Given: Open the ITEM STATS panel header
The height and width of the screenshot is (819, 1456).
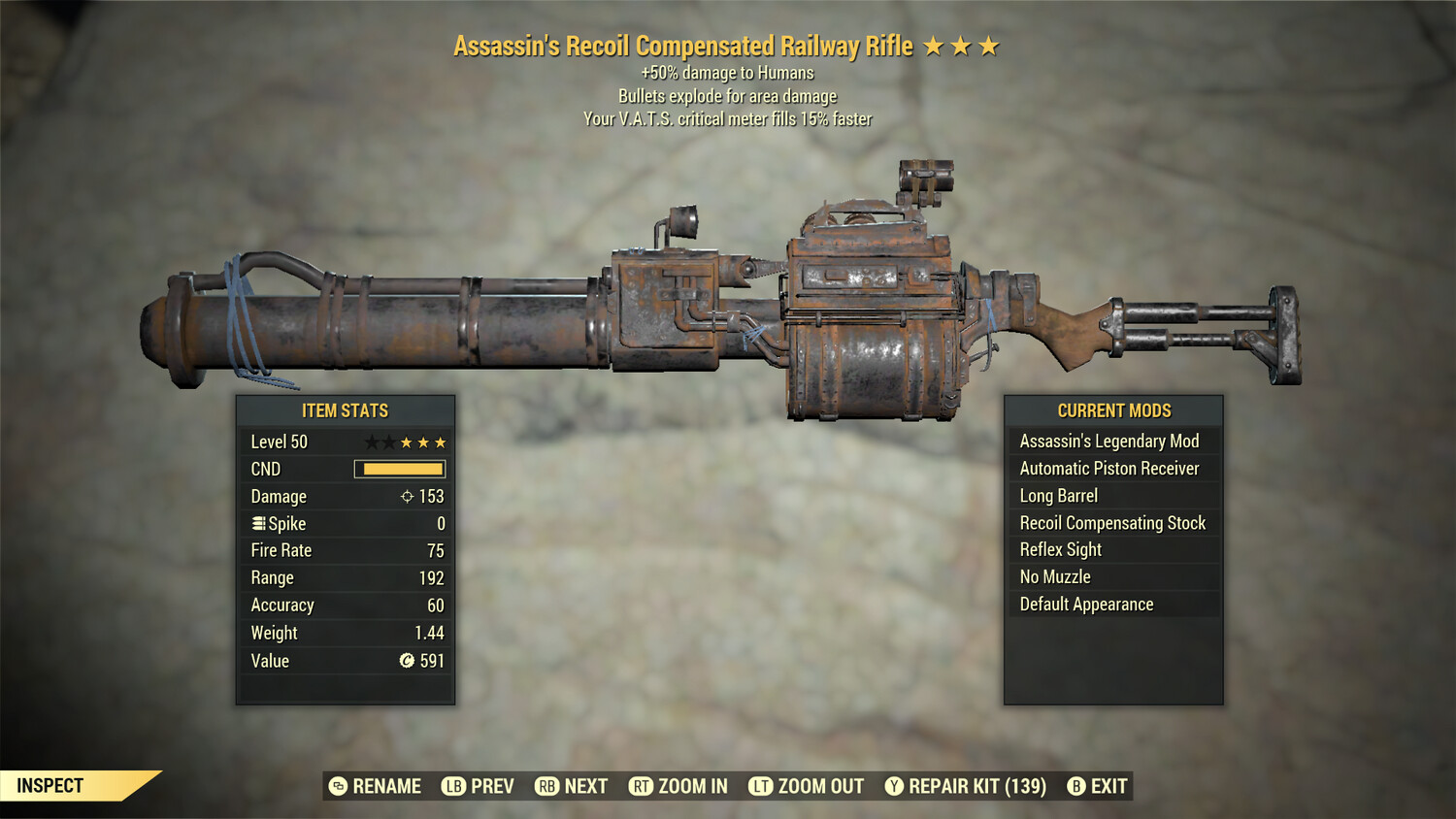Looking at the screenshot, I should (346, 410).
